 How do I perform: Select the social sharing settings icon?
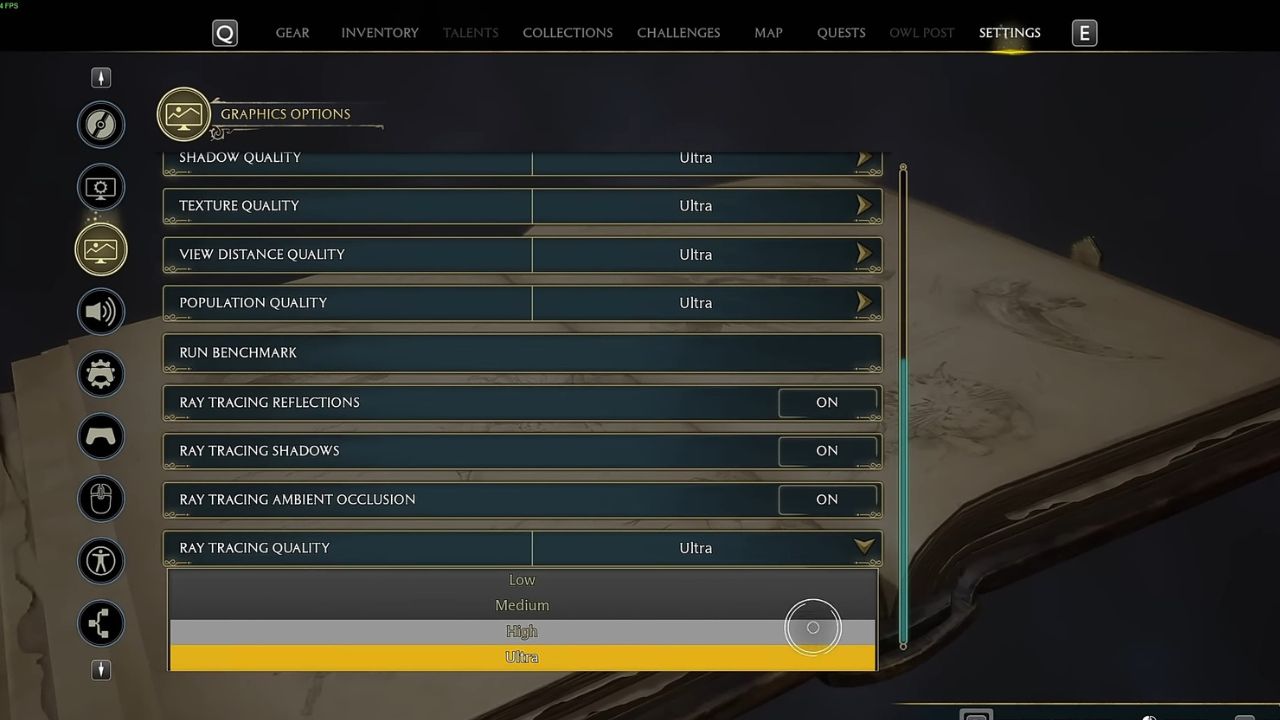[100, 623]
